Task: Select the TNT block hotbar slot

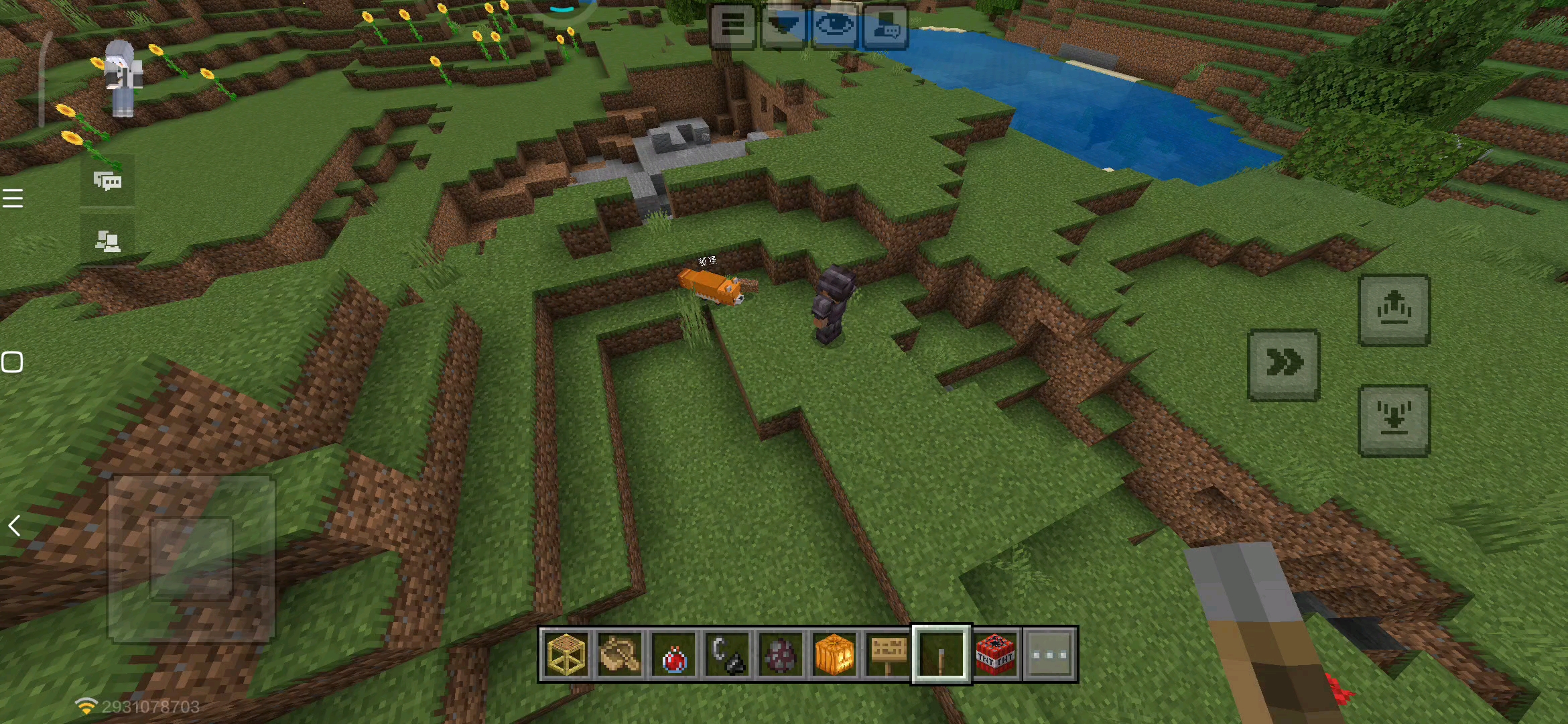Action: coord(996,654)
